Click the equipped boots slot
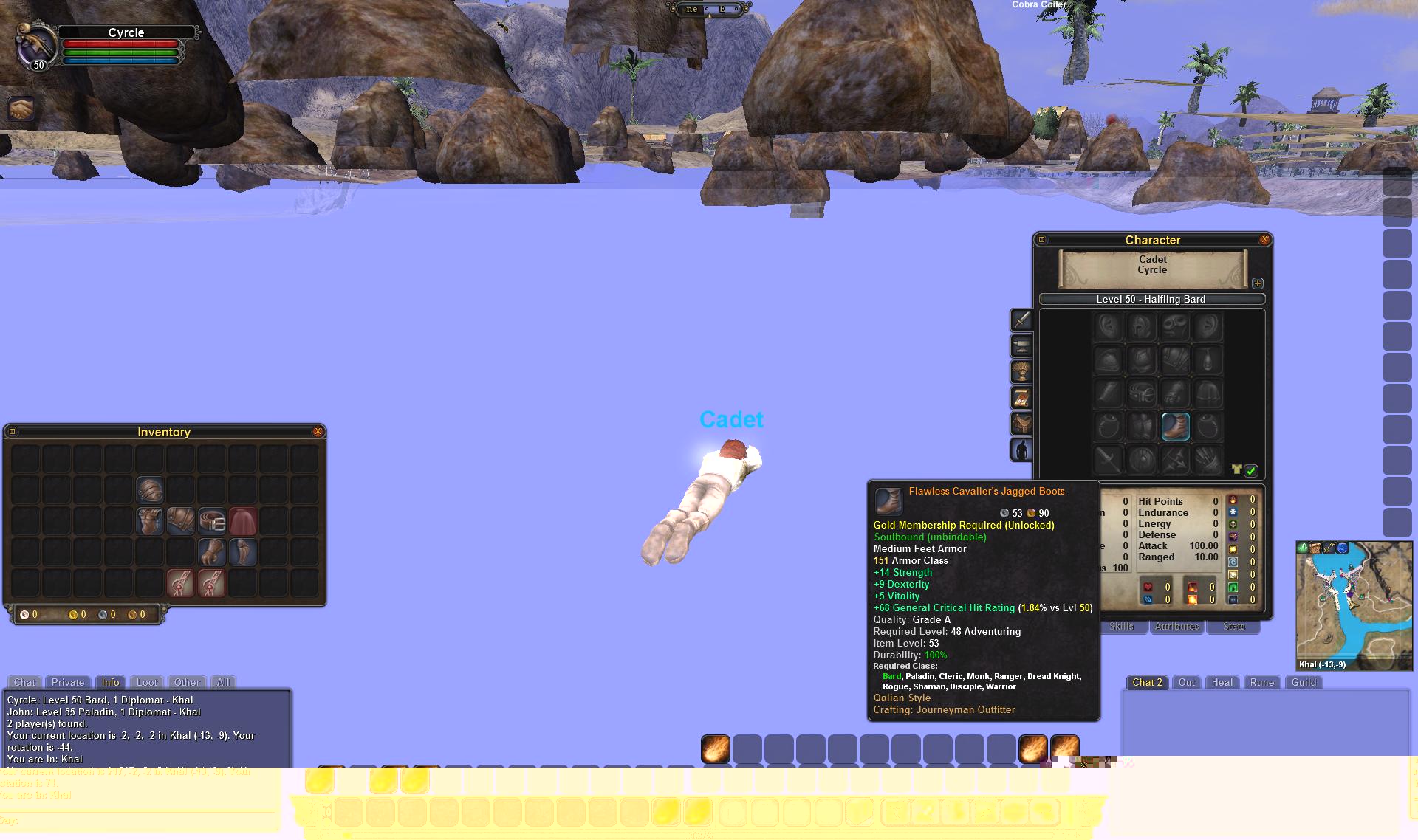The image size is (1418, 840). tap(1175, 427)
